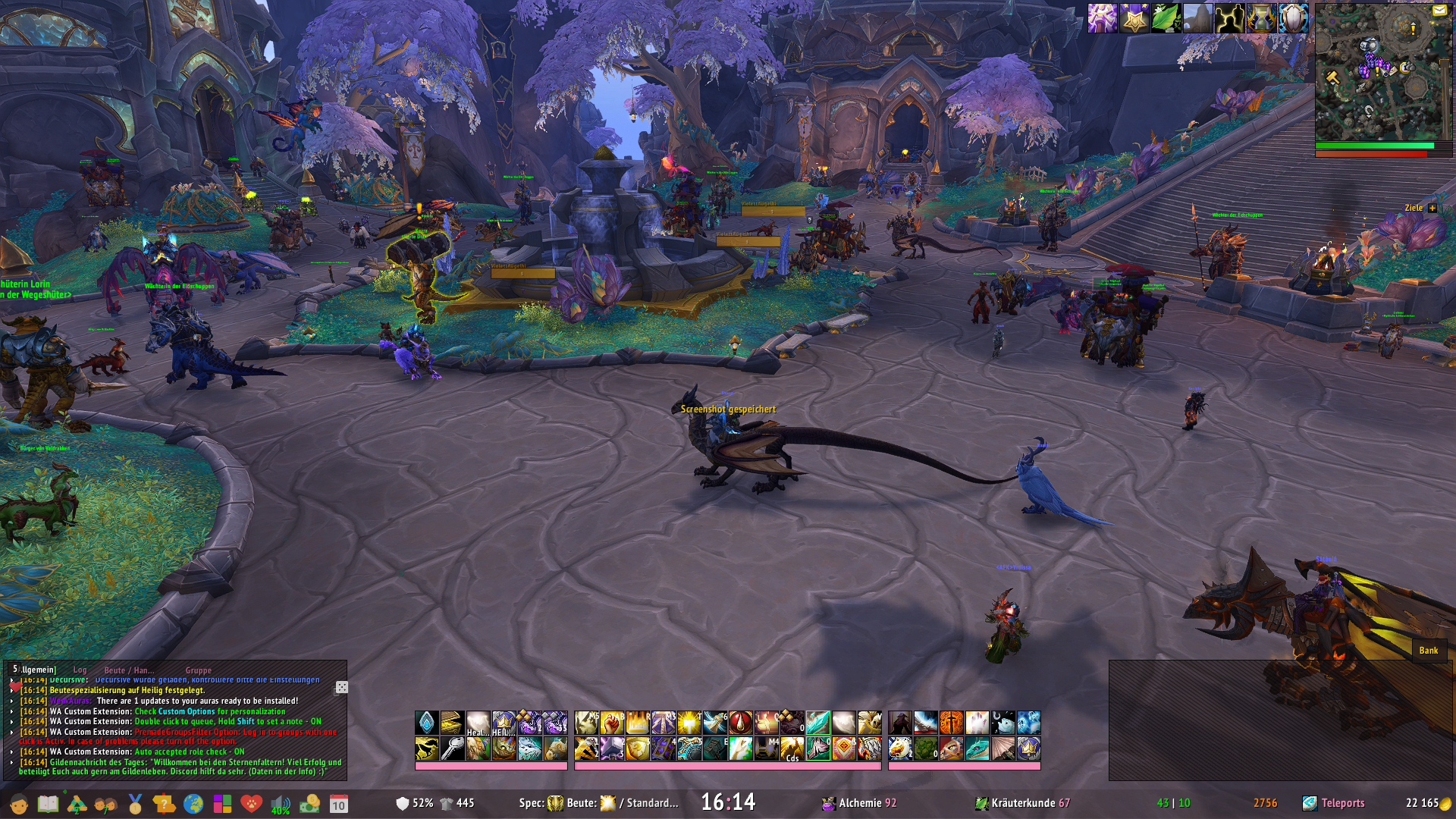Open the red heart paw pets icon
Image resolution: width=1456 pixels, height=819 pixels.
251,804
